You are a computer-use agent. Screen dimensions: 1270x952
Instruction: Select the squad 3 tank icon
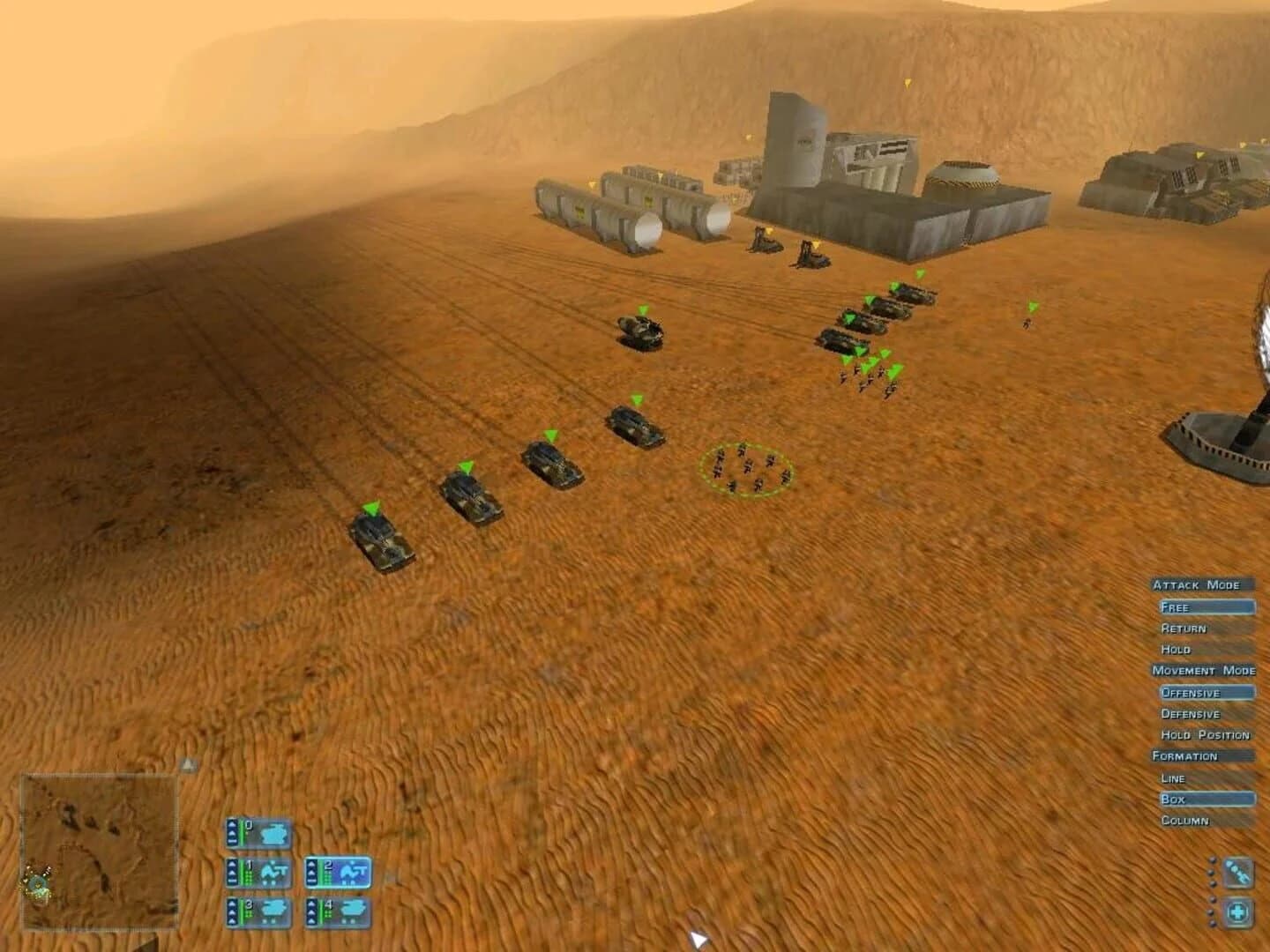pyautogui.click(x=273, y=911)
